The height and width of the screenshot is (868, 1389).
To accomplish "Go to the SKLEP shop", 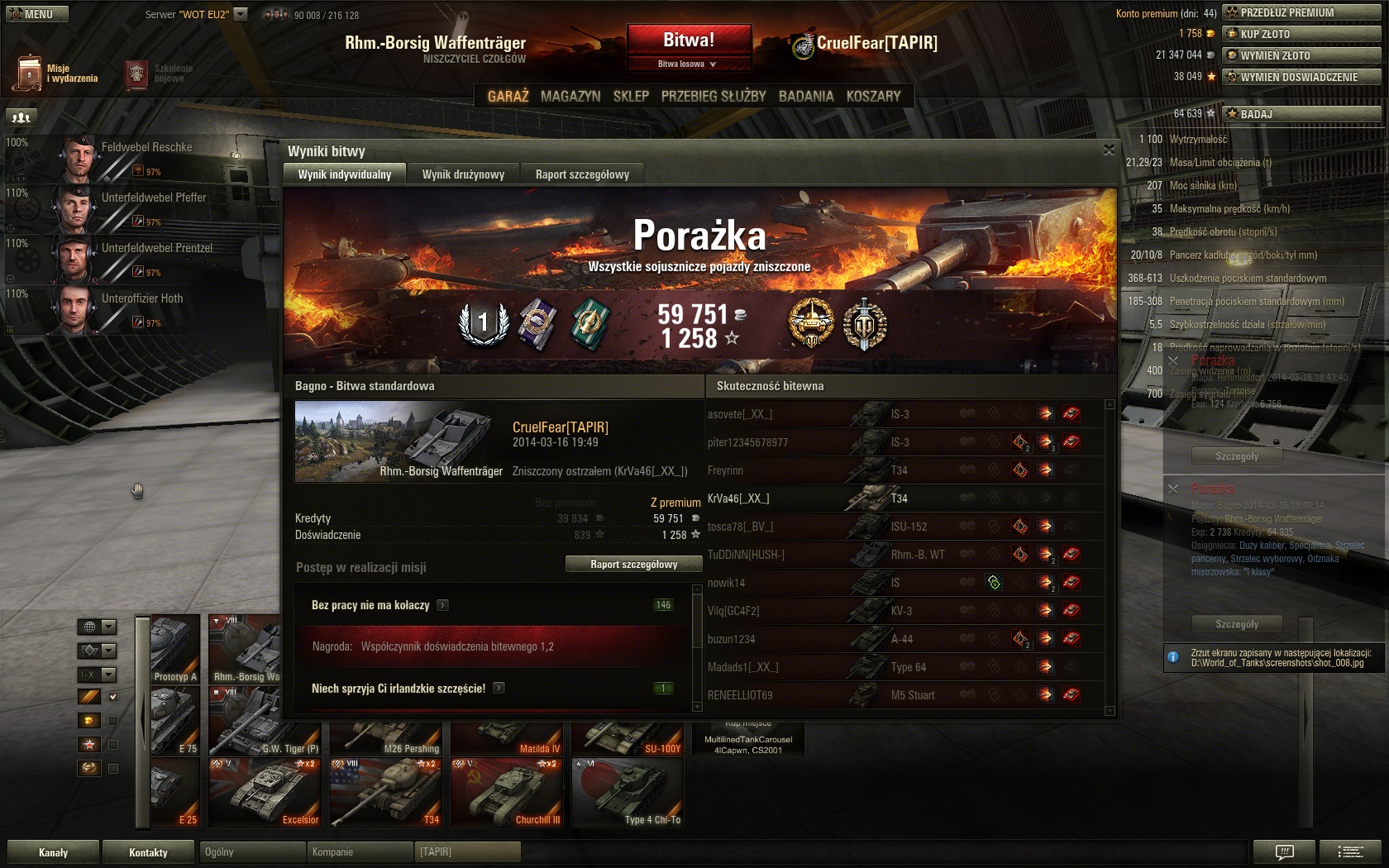I will 631,96.
